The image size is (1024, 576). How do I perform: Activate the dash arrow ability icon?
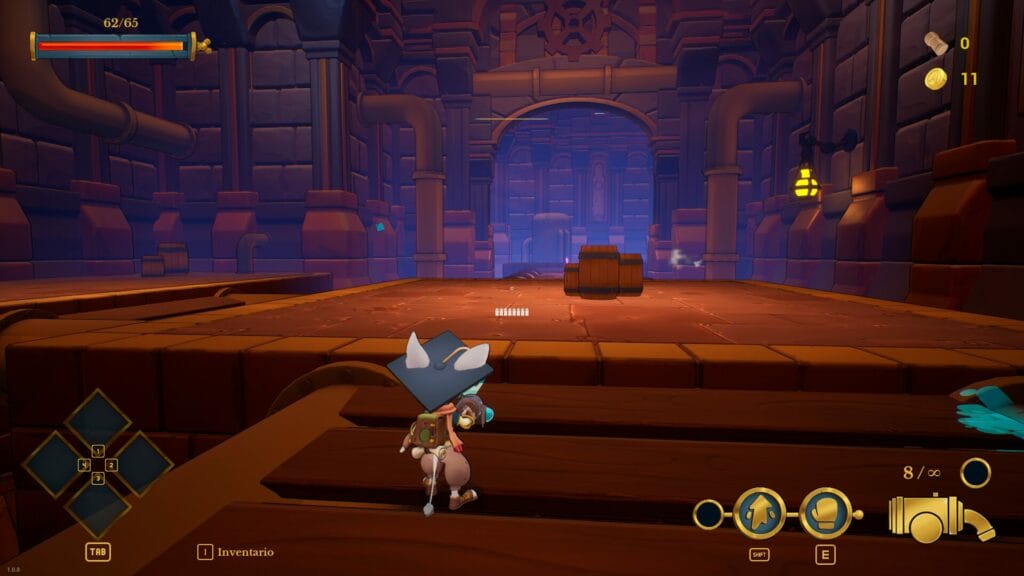[758, 514]
